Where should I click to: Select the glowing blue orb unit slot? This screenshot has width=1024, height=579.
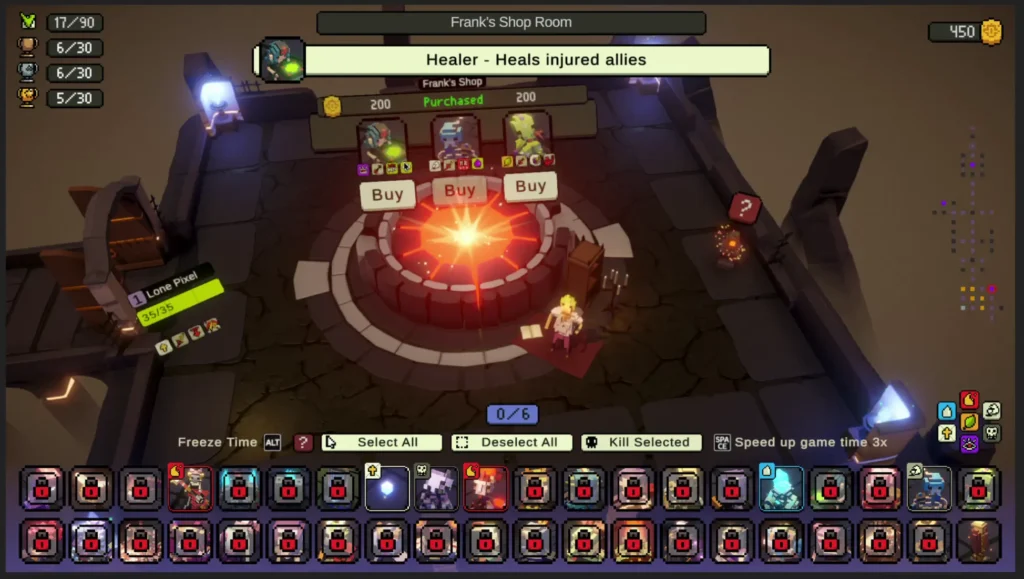pyautogui.click(x=387, y=489)
